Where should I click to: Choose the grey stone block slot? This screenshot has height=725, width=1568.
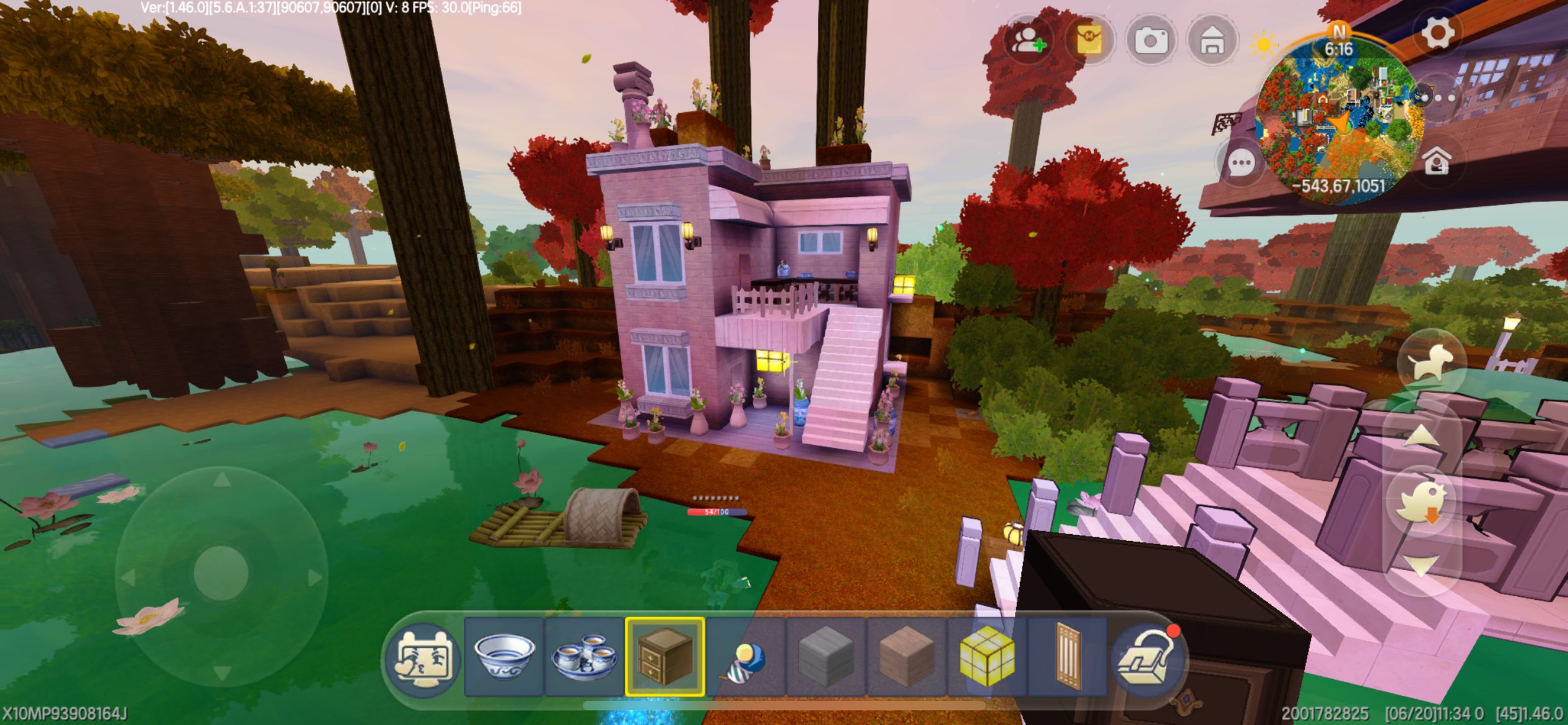click(x=826, y=657)
